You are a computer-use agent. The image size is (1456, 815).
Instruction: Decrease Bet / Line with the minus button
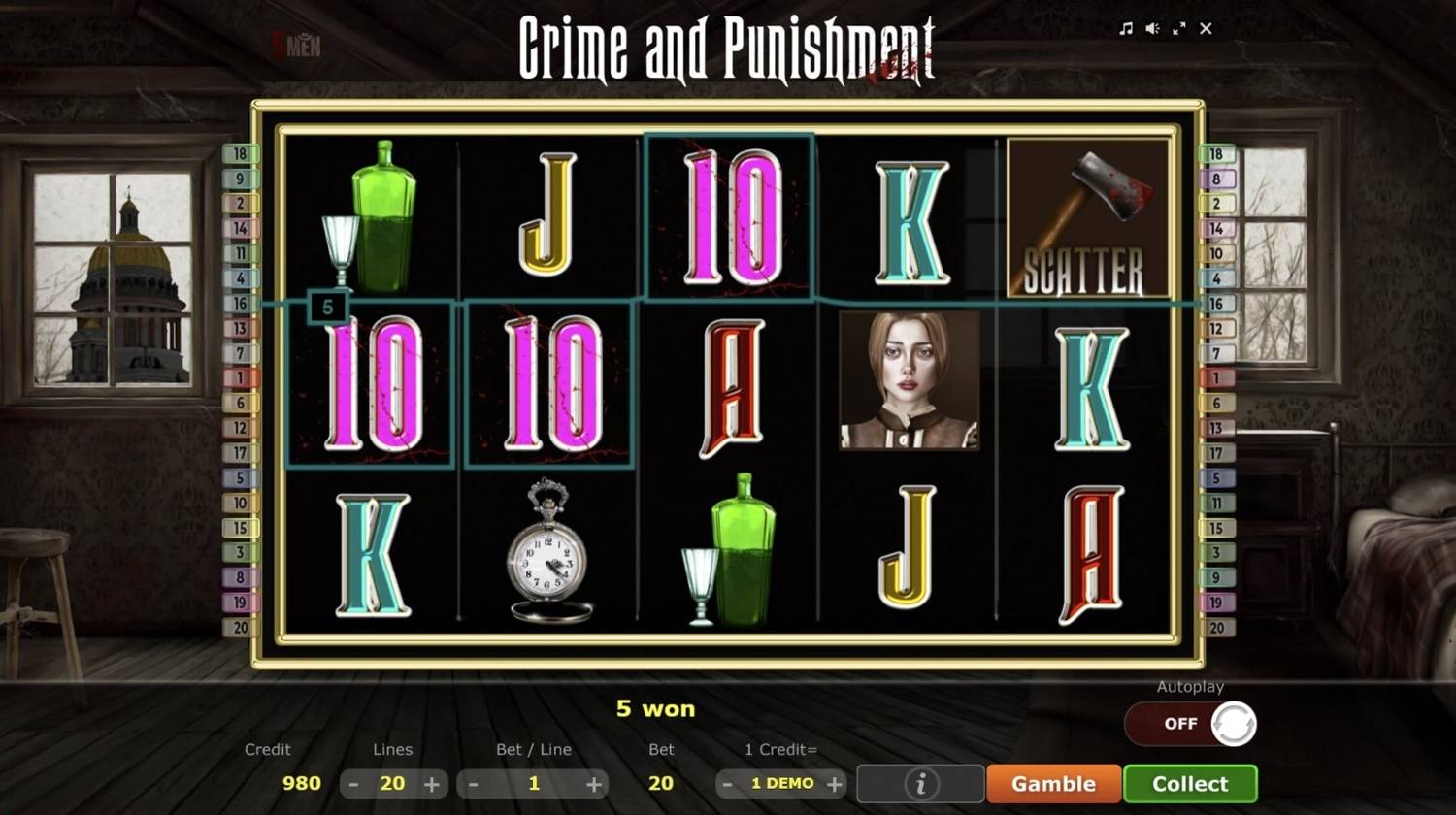point(473,783)
